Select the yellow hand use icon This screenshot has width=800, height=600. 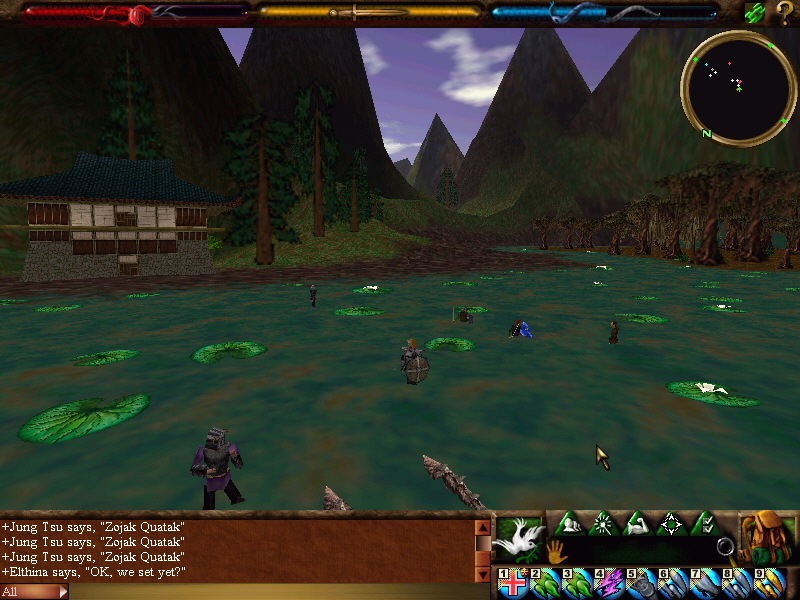coord(555,549)
